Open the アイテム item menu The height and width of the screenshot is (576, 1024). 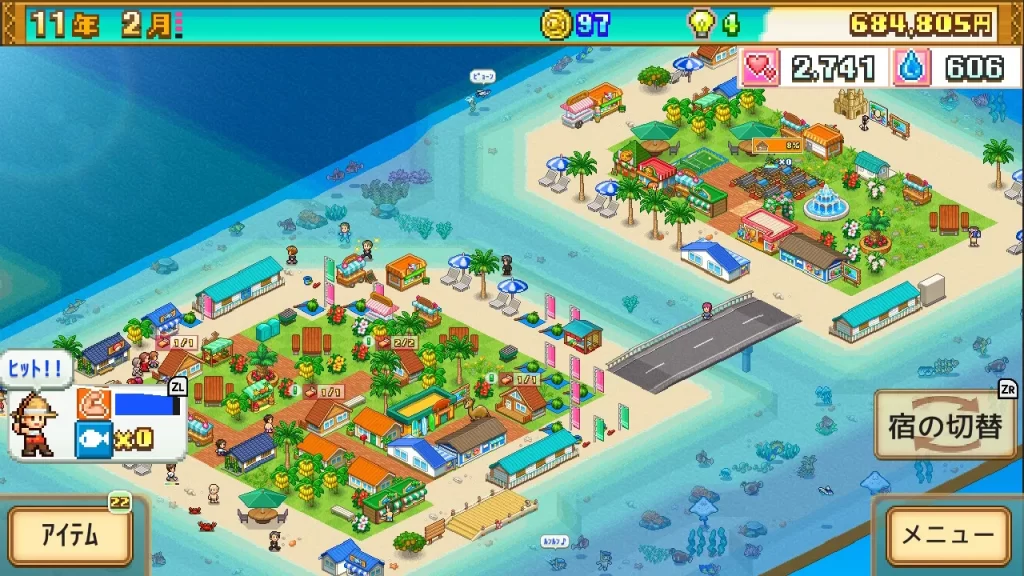pyautogui.click(x=70, y=534)
